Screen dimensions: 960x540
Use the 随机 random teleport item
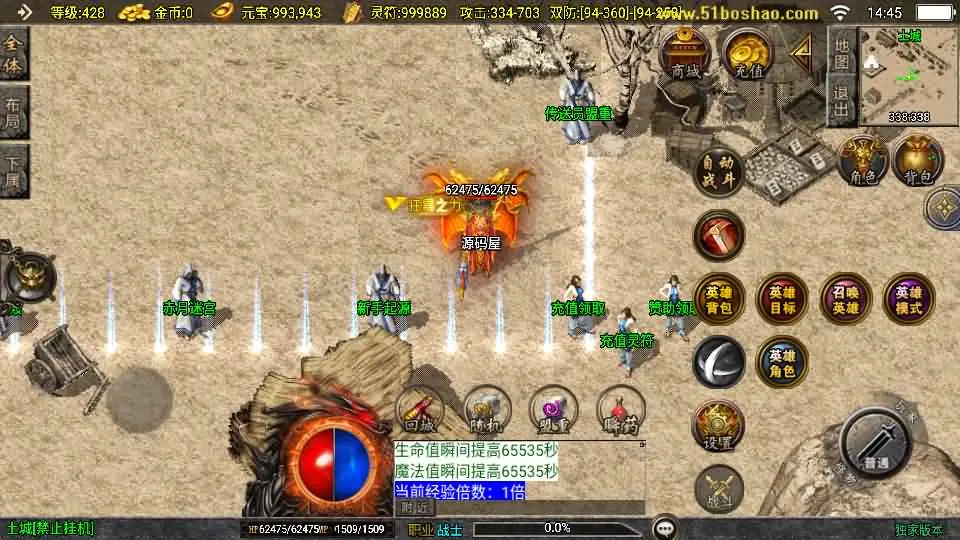pos(487,410)
